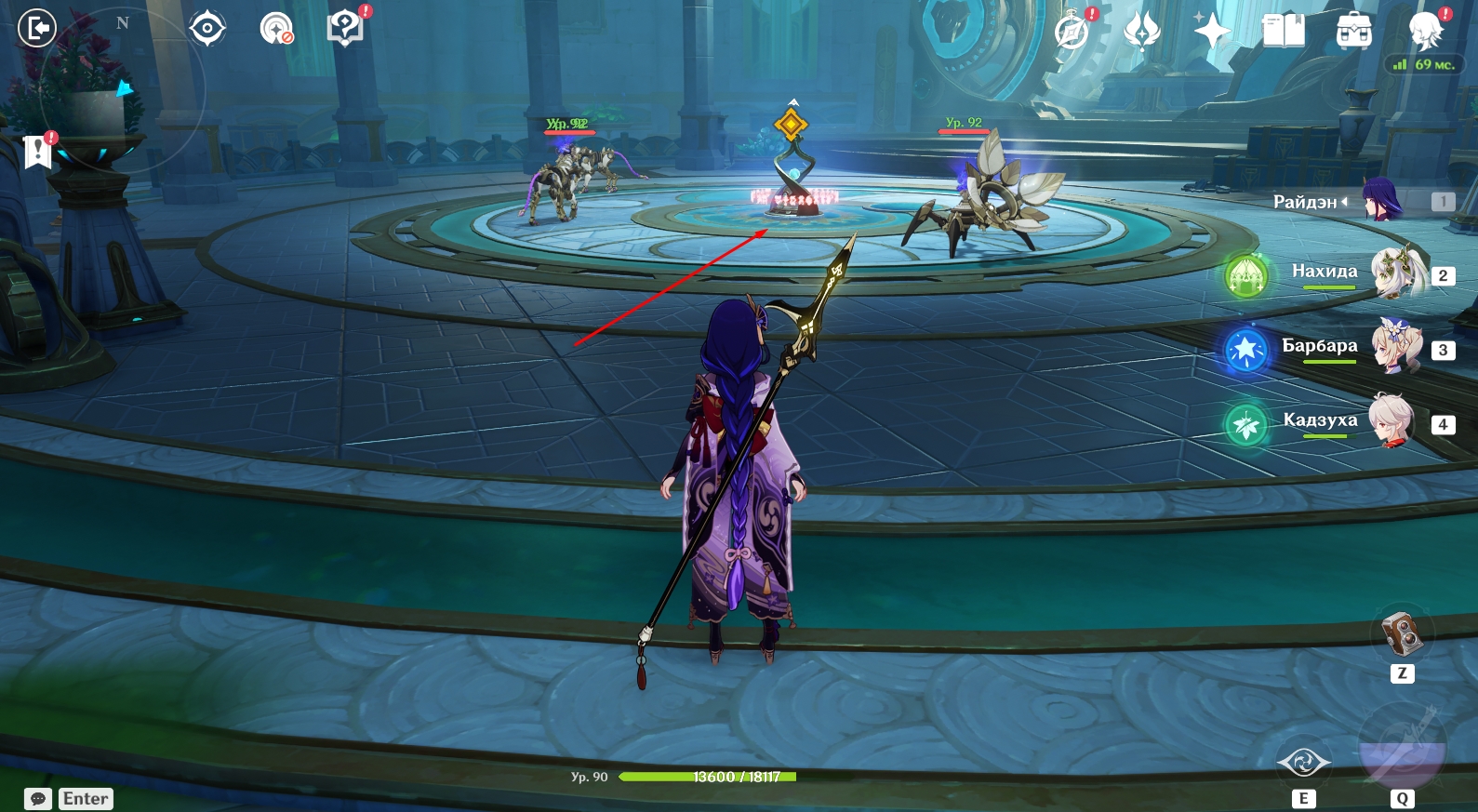The image size is (1478, 812).
Task: Activate the elemental skill icon
Action: [1303, 764]
